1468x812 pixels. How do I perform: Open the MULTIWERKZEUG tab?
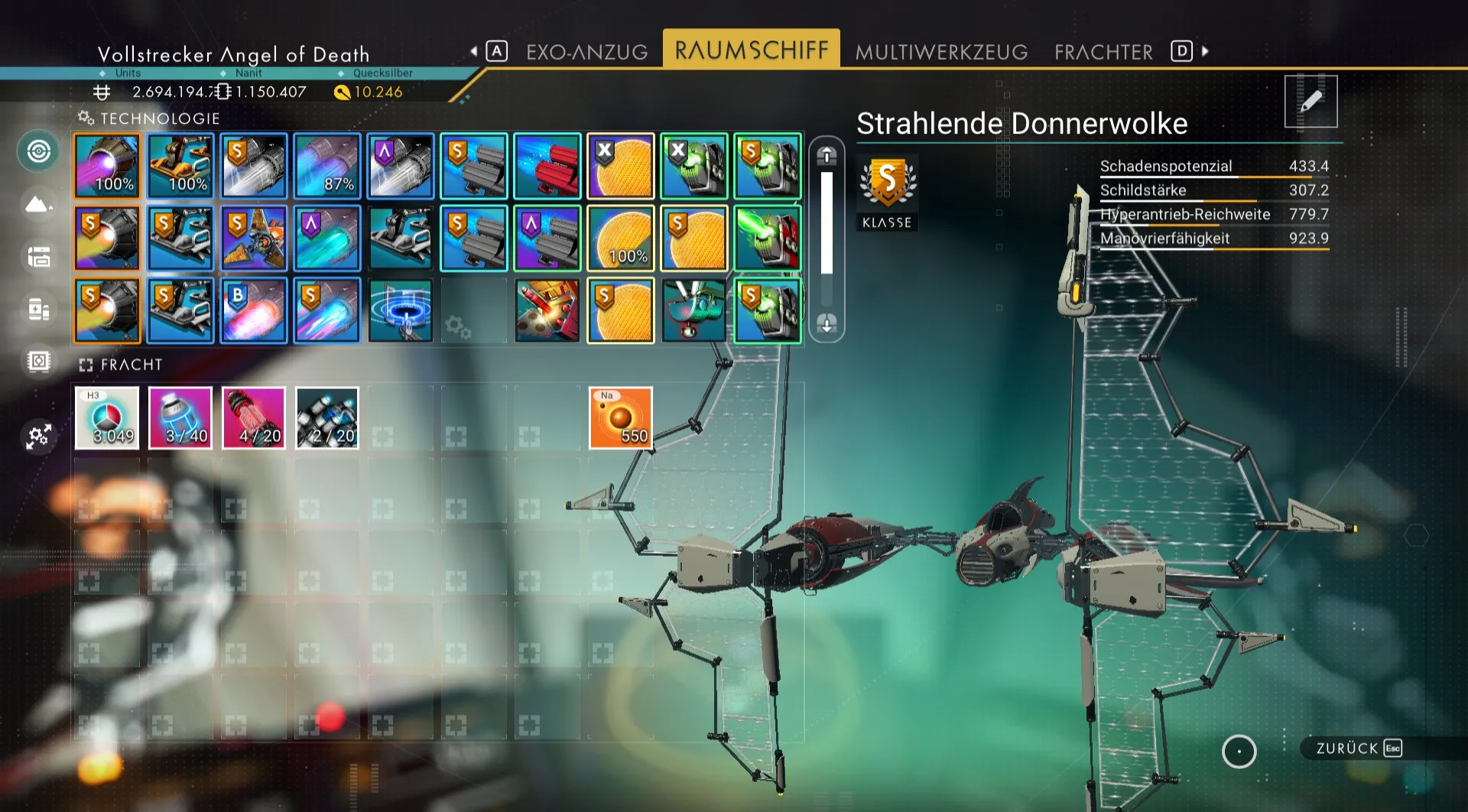point(941,52)
